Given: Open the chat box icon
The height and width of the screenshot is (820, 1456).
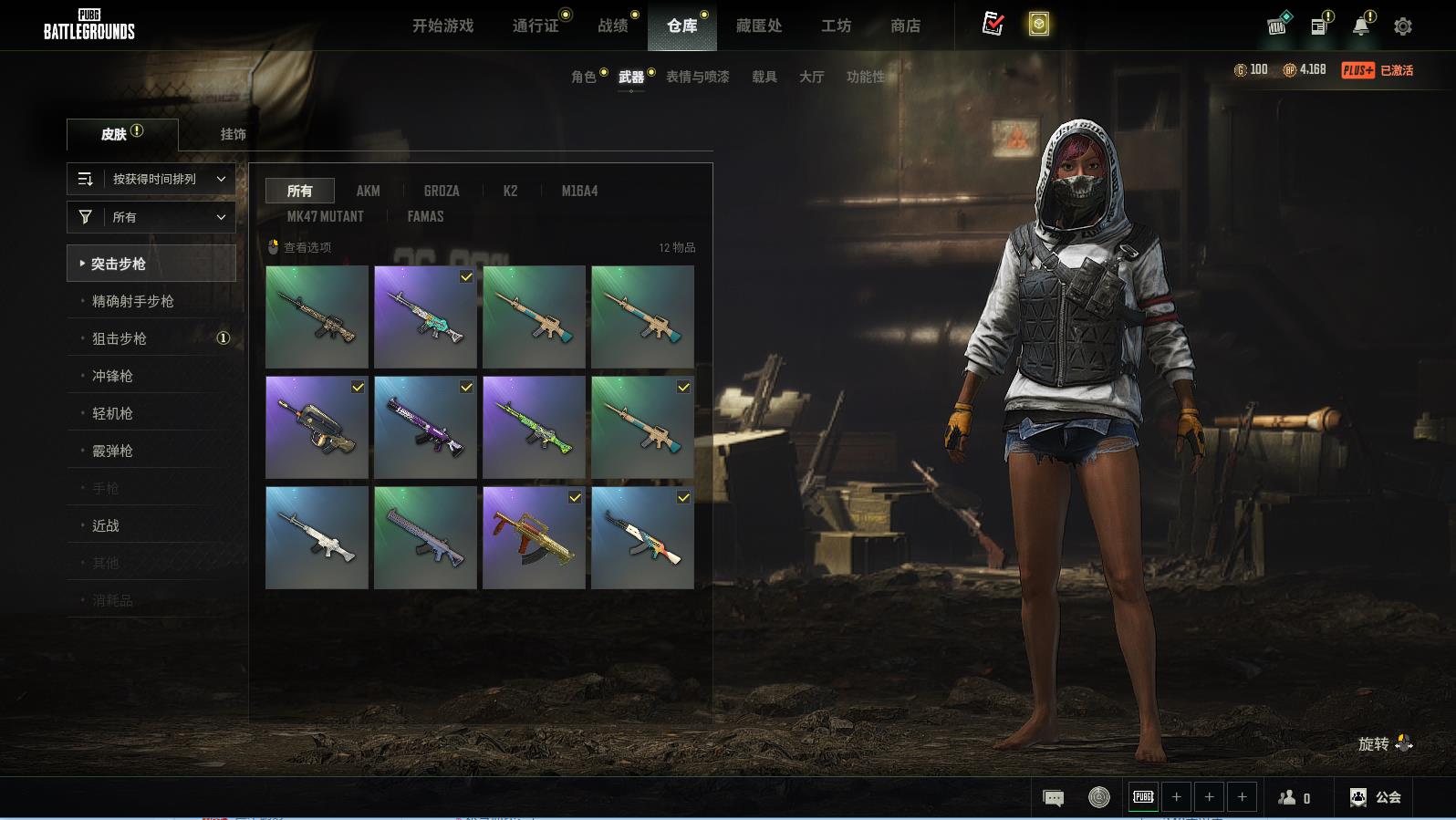Looking at the screenshot, I should pos(1053,798).
